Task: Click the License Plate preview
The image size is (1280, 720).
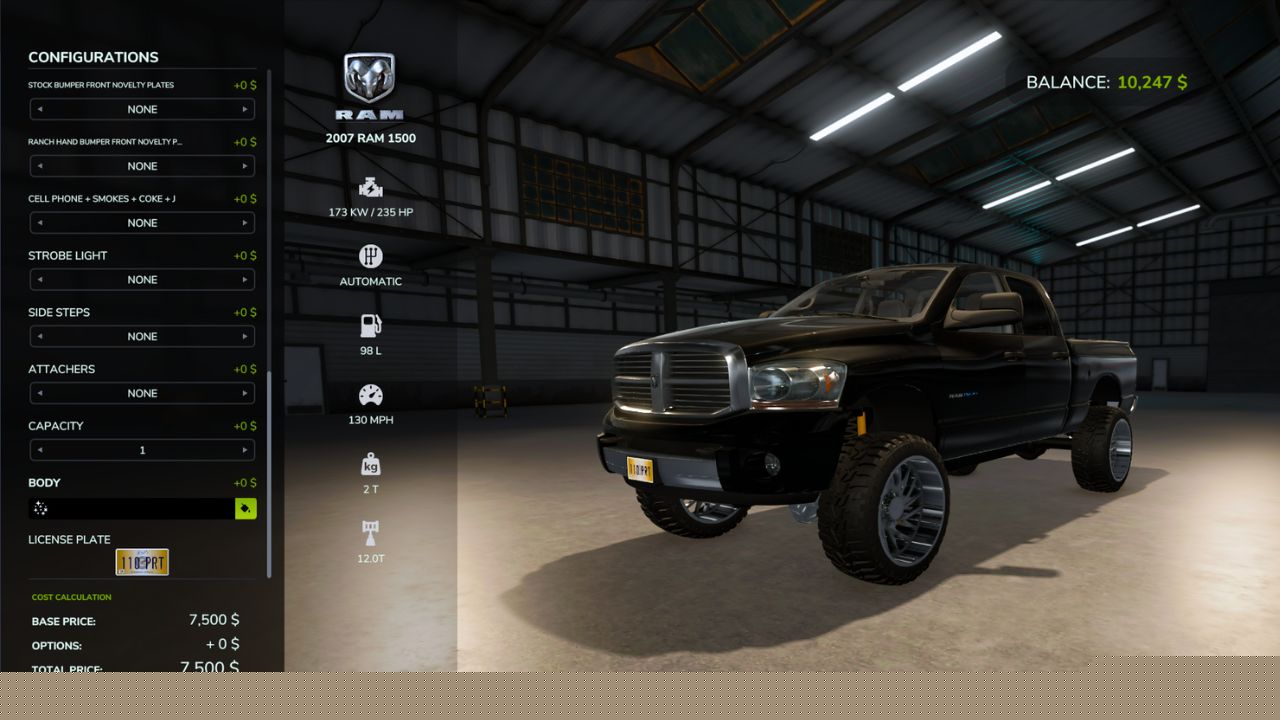Action: (x=142, y=562)
